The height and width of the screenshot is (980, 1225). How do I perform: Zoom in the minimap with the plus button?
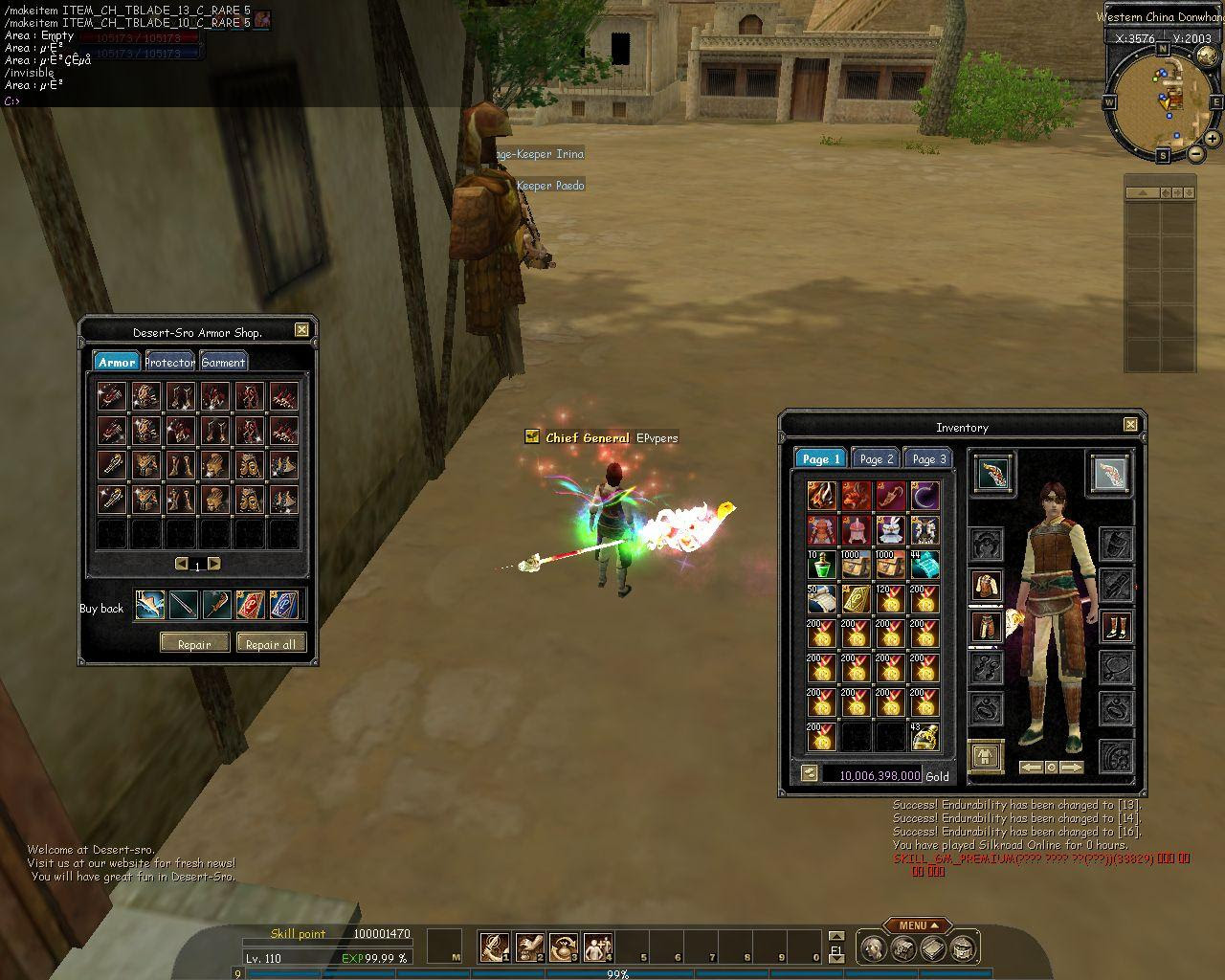(1212, 138)
